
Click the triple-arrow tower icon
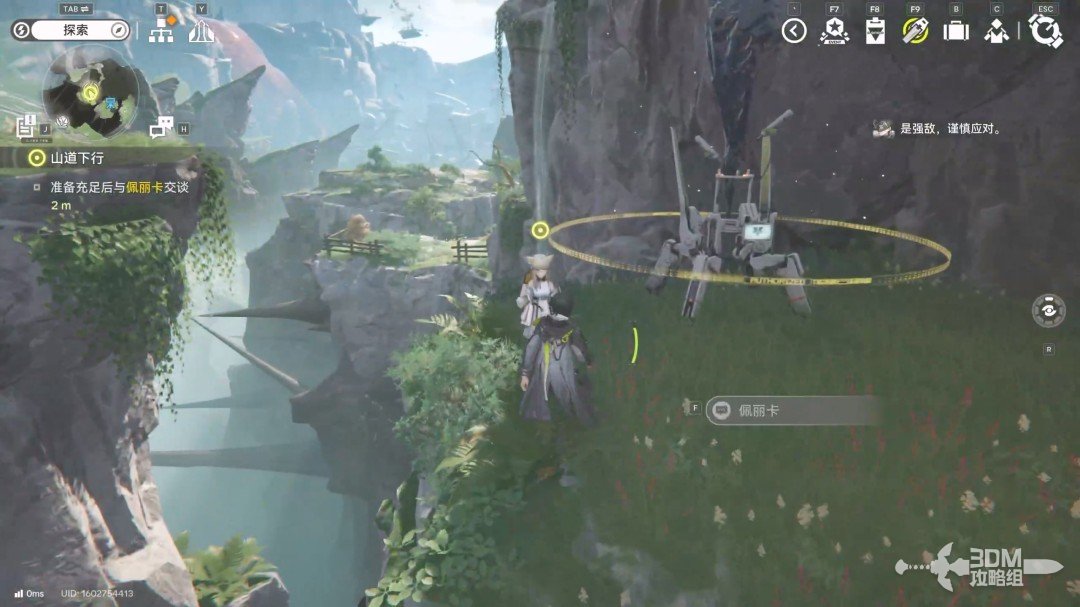tap(201, 30)
